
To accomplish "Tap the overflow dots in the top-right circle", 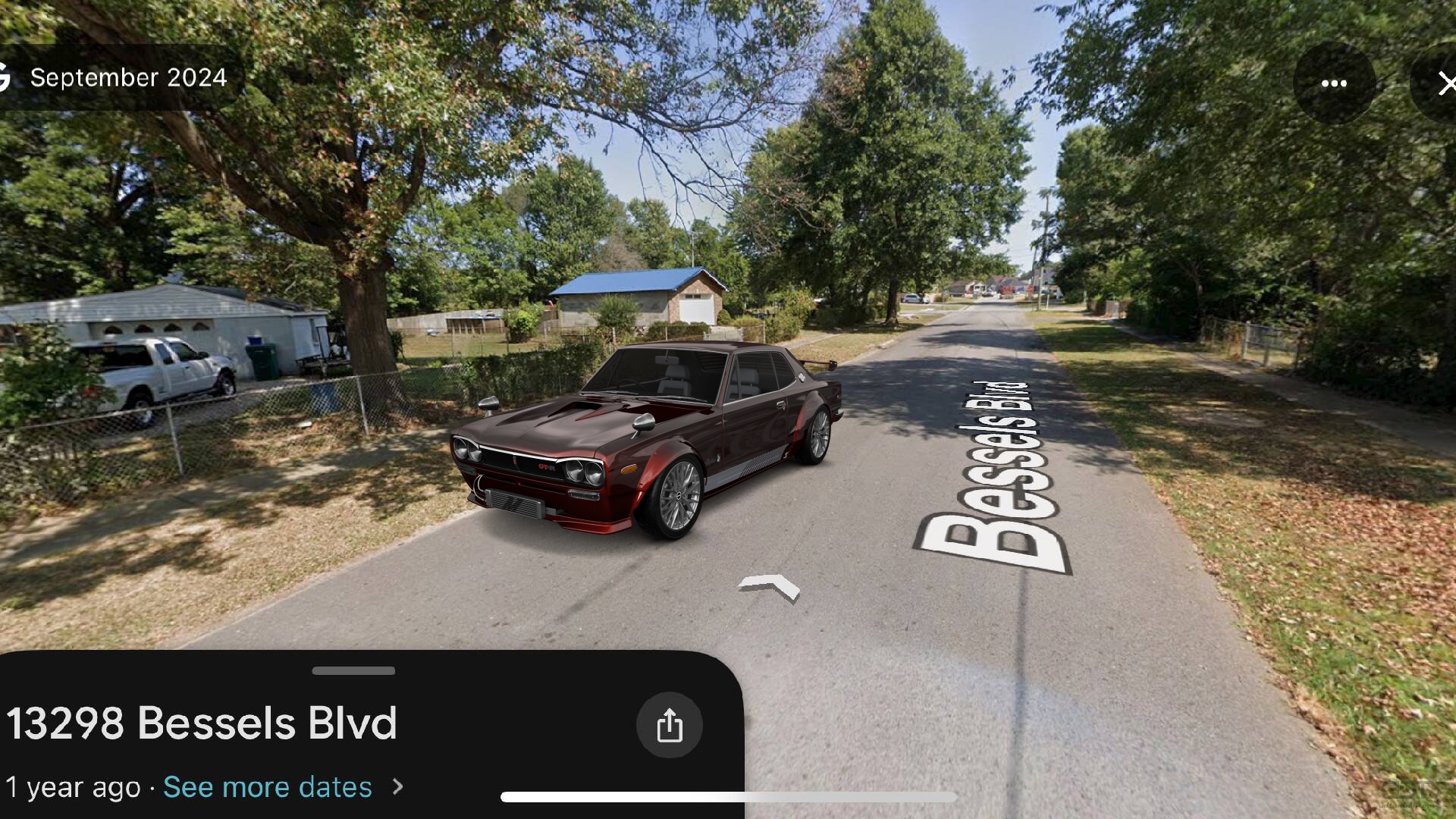I will pyautogui.click(x=1334, y=83).
